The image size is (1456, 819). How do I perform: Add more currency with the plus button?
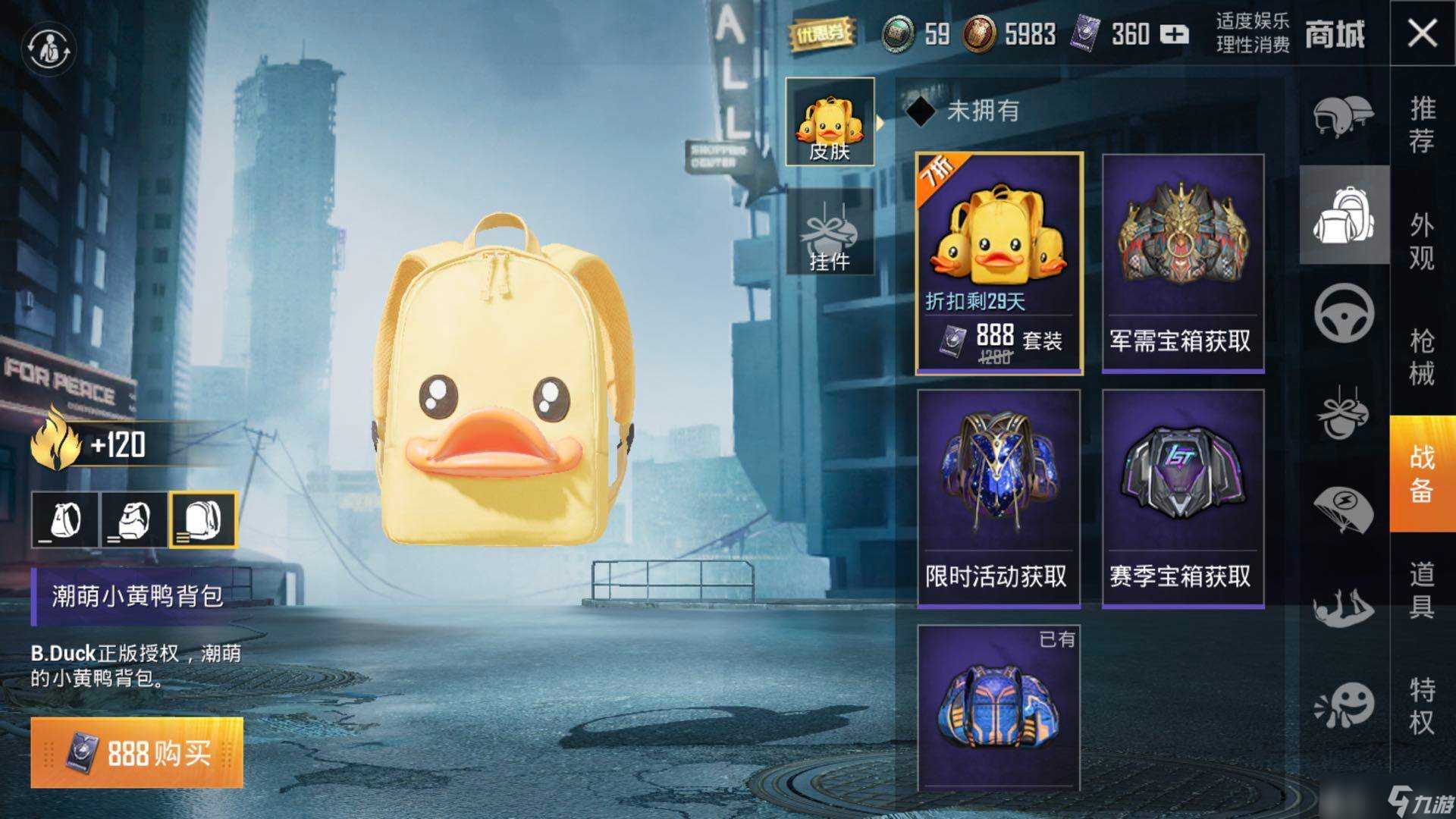pyautogui.click(x=1174, y=35)
